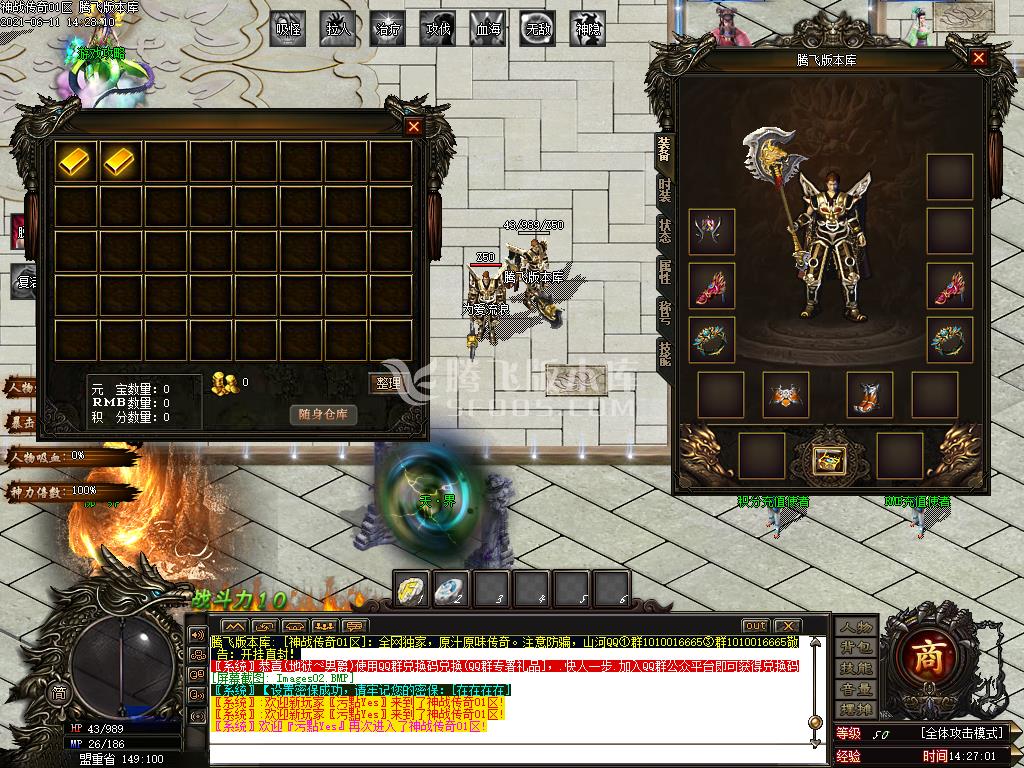Open the 状态 status tab
This screenshot has width=1024, height=768.
click(x=664, y=230)
